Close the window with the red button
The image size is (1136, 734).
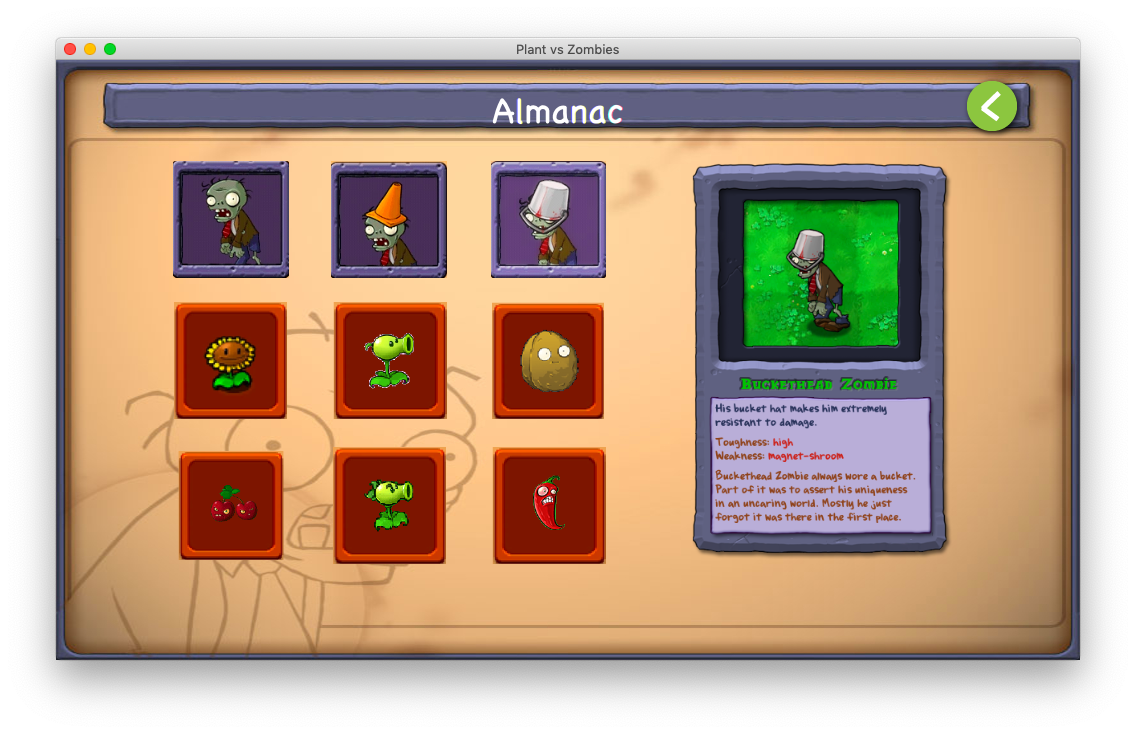[70, 49]
